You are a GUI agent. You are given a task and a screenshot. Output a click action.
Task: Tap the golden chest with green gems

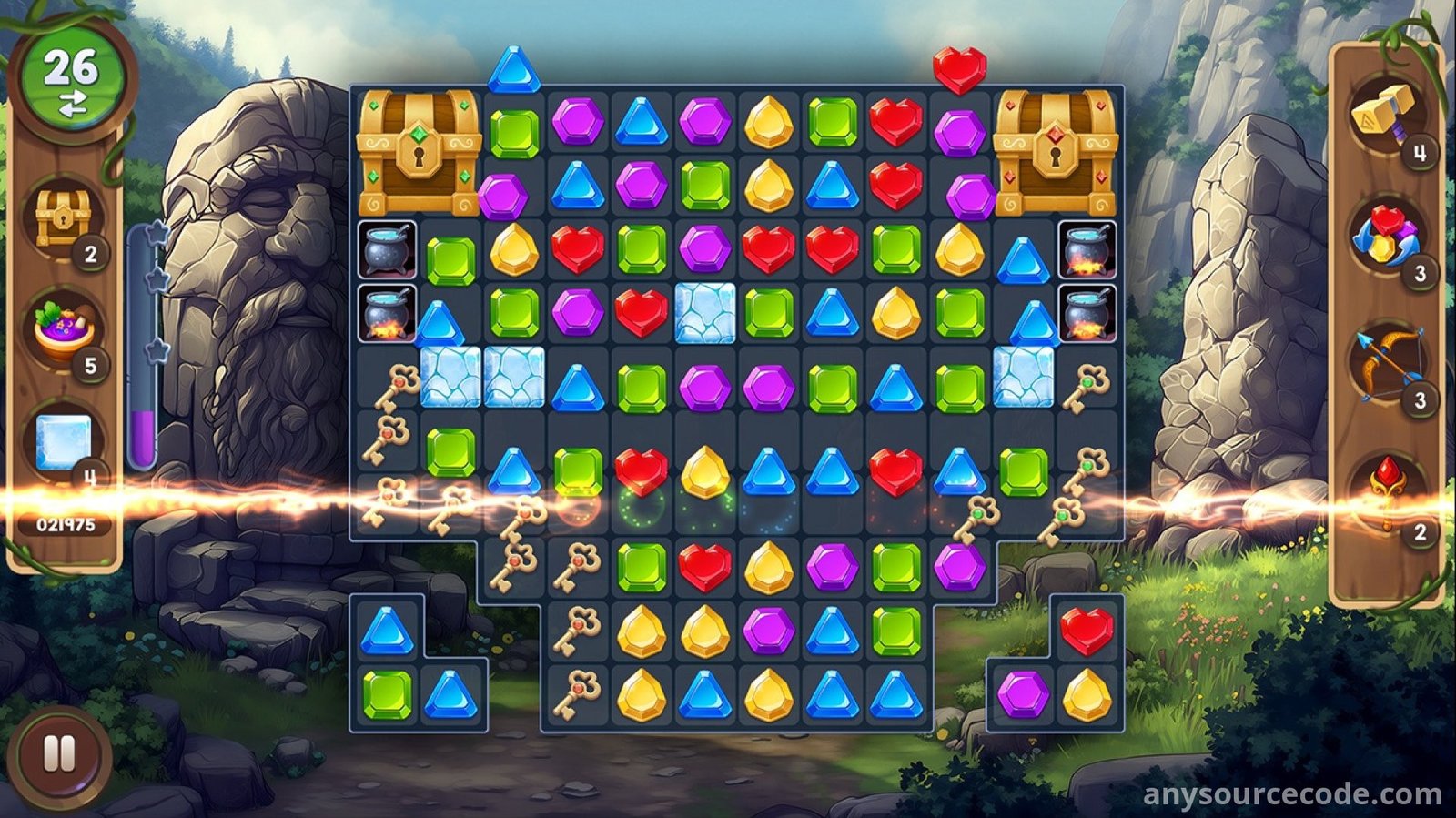point(419,151)
